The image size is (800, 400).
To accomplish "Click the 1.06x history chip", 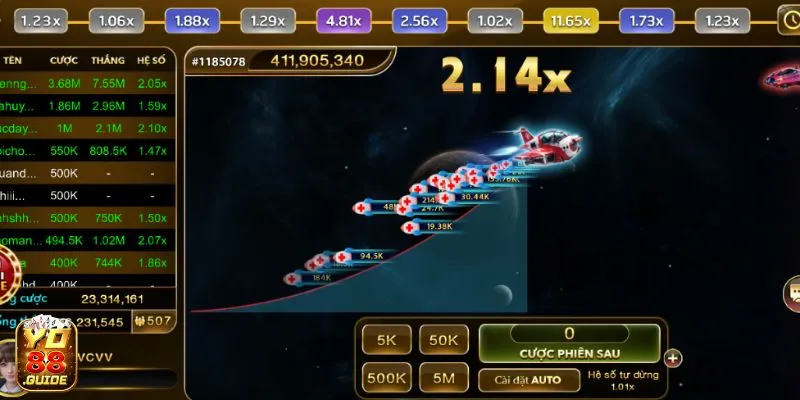I will (x=117, y=20).
